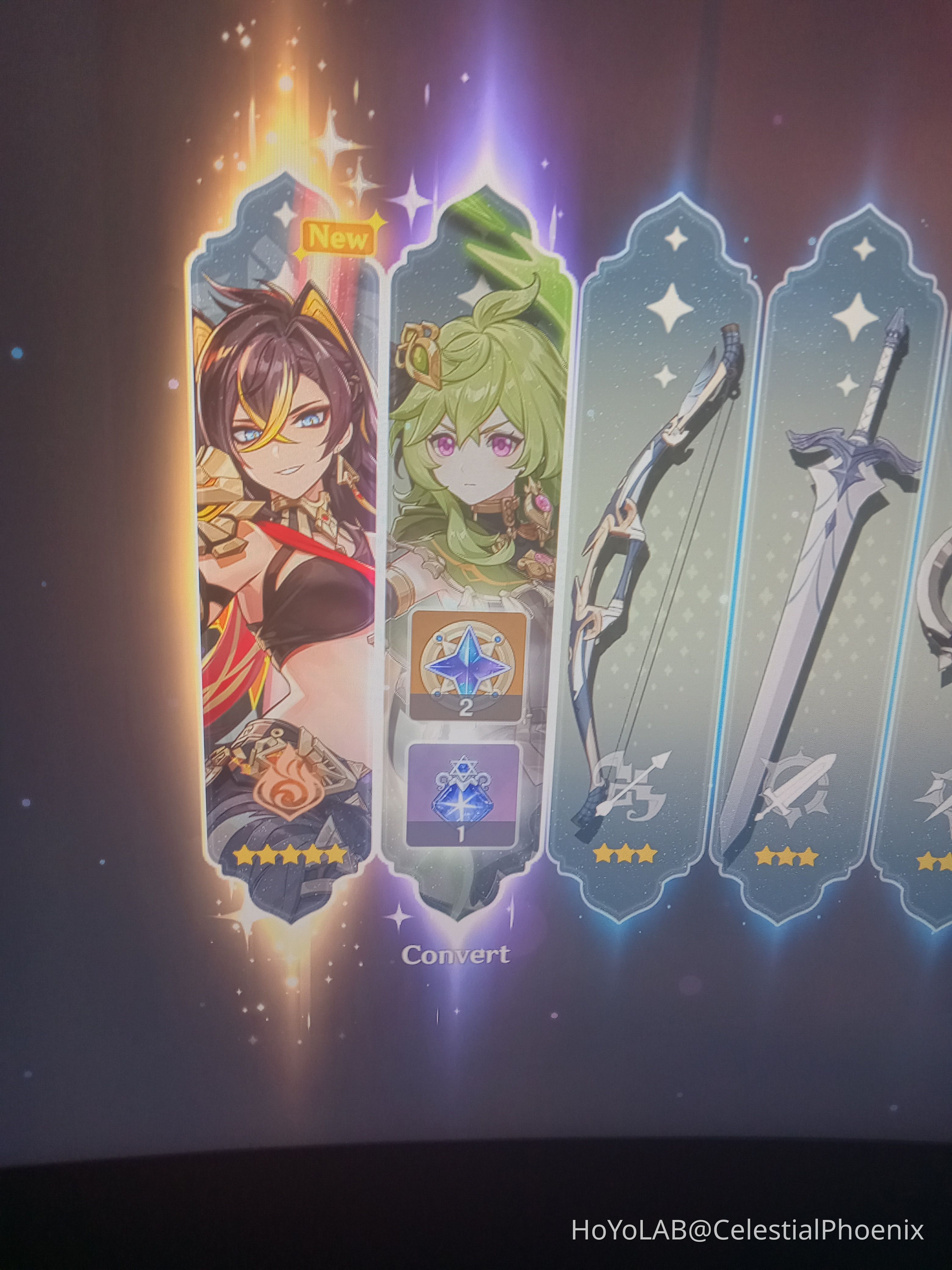Click the New badge on Dehya's card
Image resolution: width=952 pixels, height=1270 pixels.
point(339,237)
